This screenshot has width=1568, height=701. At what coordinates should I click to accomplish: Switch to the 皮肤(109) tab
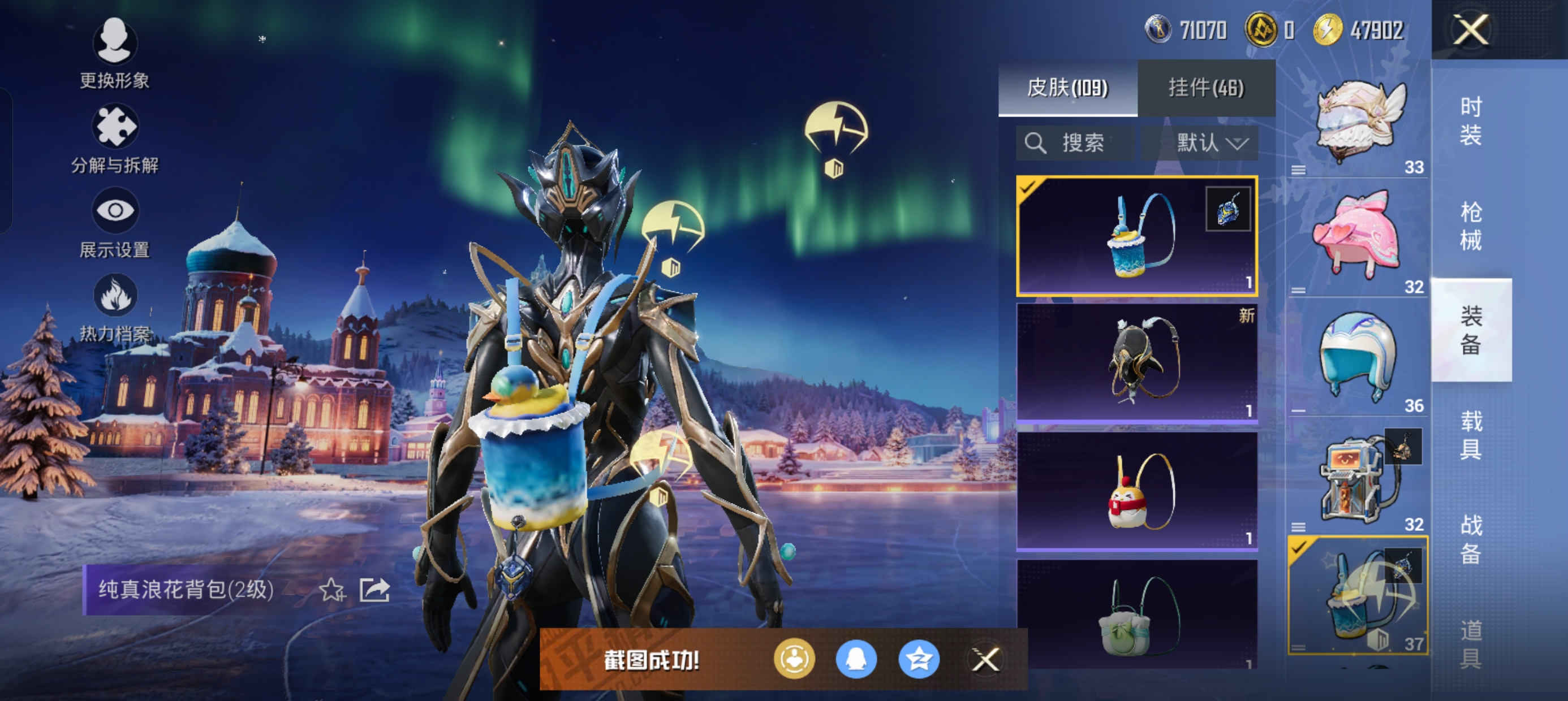click(x=1067, y=88)
